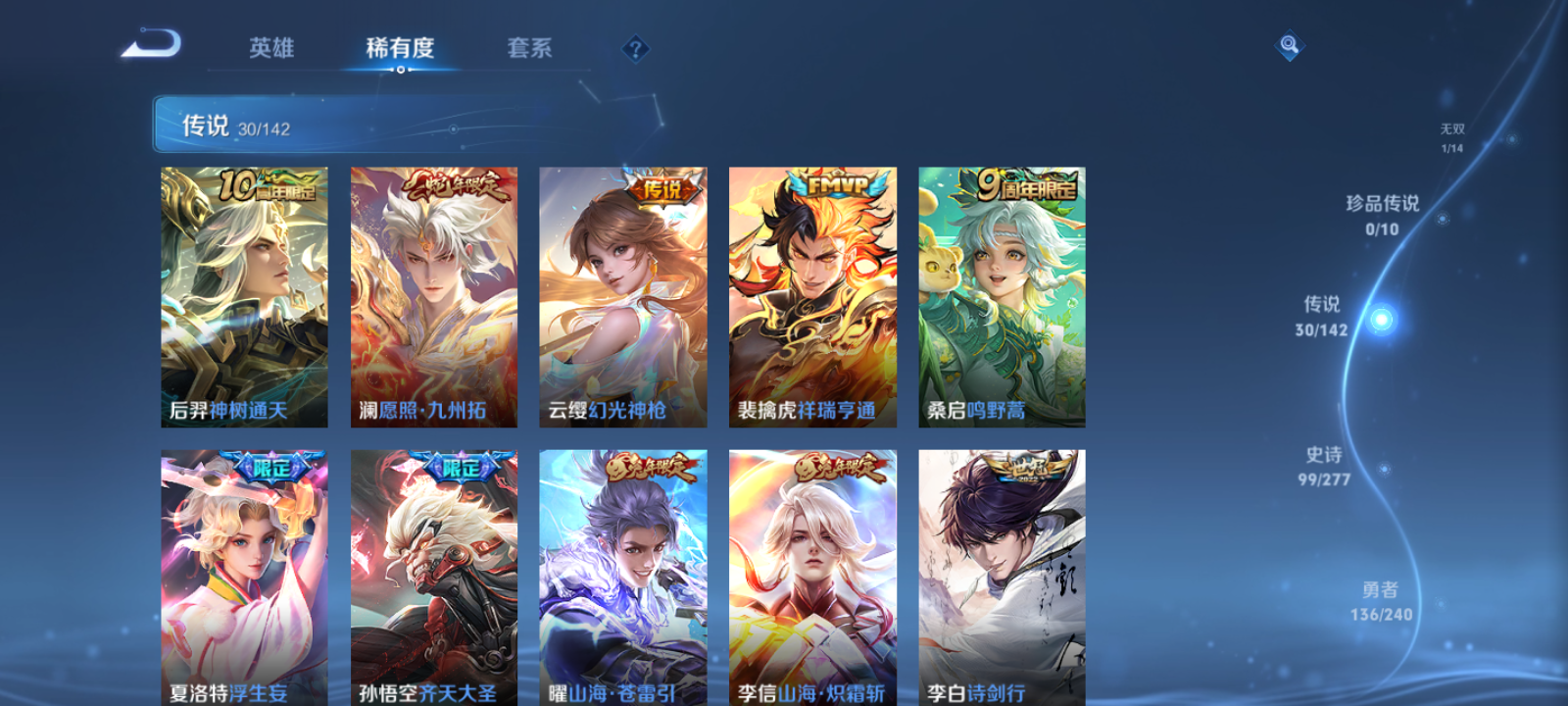
Task: Open the 夏洛特 浮生妄 skin
Action: pyautogui.click(x=244, y=579)
